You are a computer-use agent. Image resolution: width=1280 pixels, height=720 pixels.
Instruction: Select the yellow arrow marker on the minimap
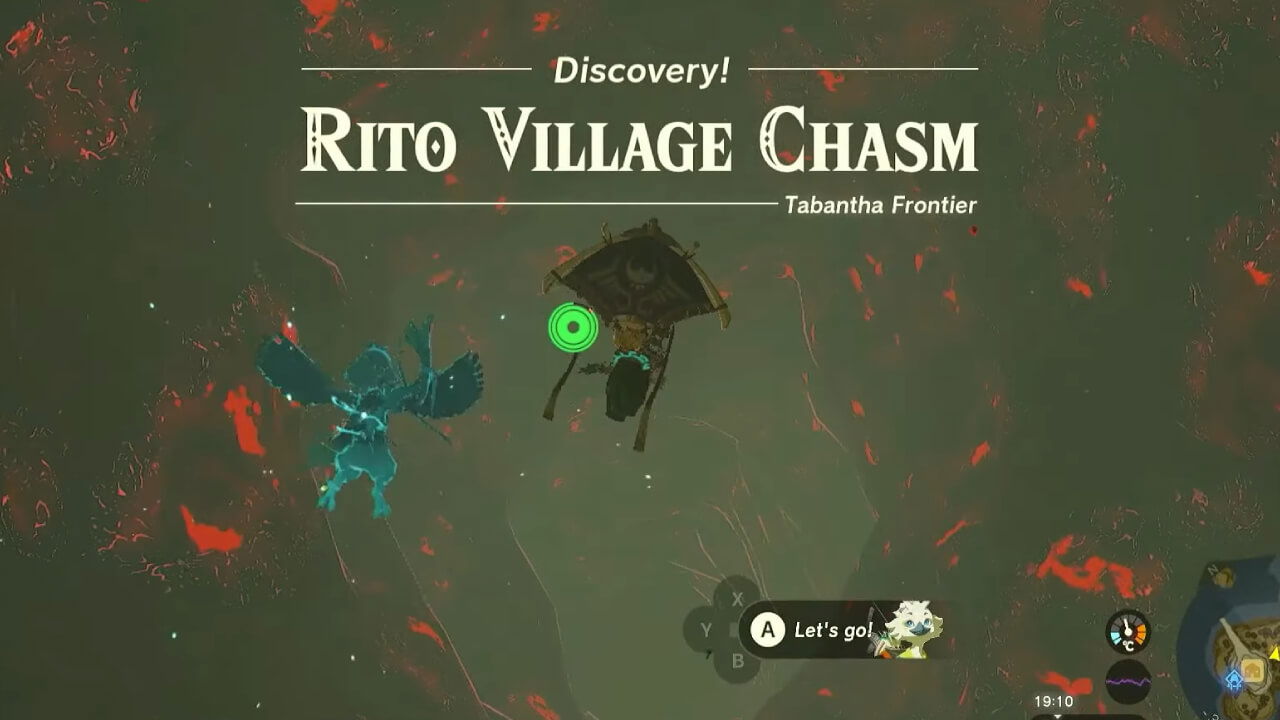(x=1274, y=655)
